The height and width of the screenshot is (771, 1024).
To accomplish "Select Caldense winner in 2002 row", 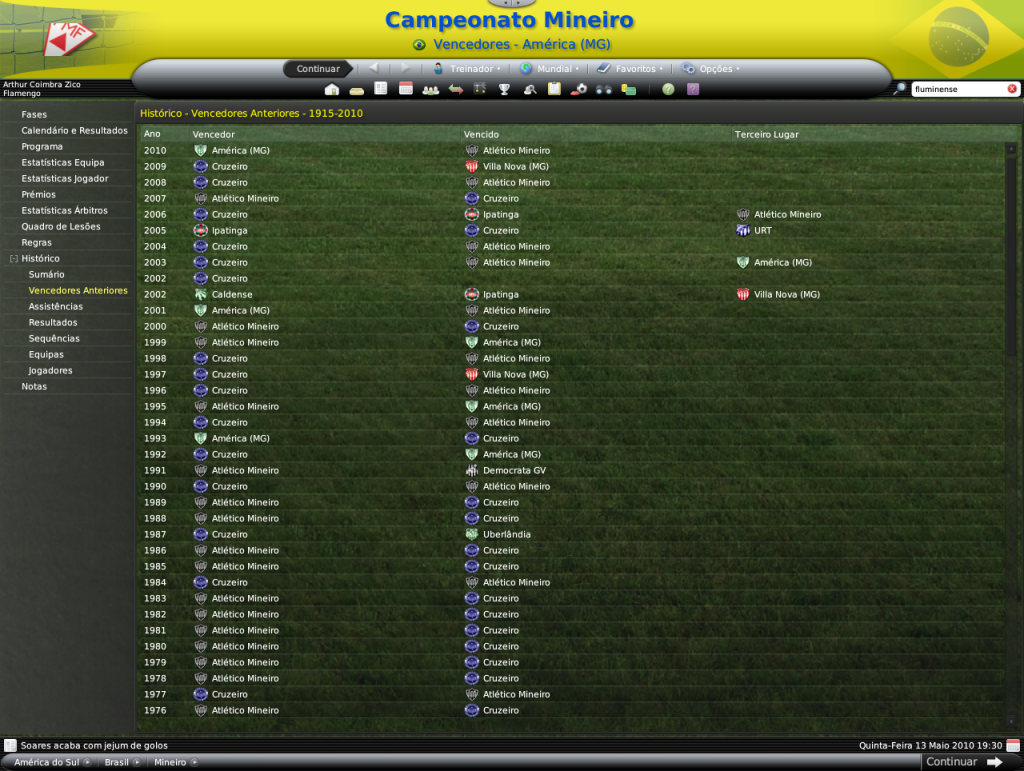I will 232,295.
